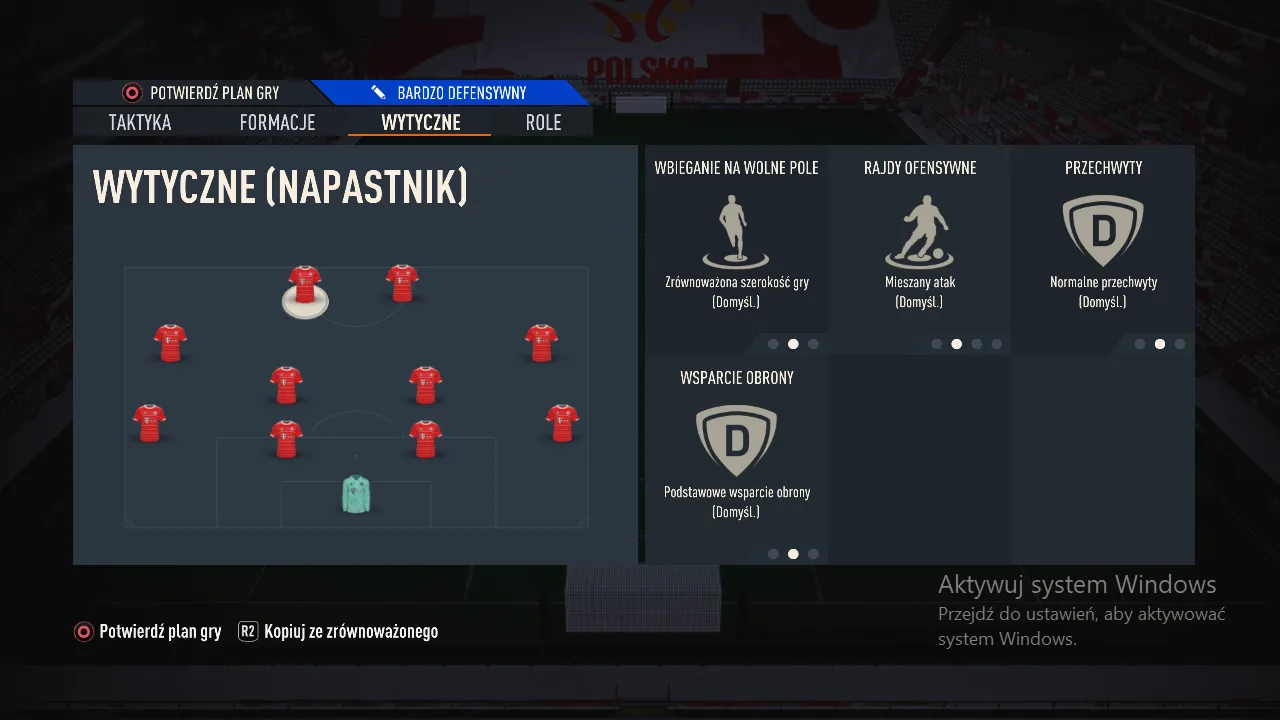This screenshot has width=1280, height=720.
Task: Select the second striker jersey on the pitch
Action: pos(402,281)
